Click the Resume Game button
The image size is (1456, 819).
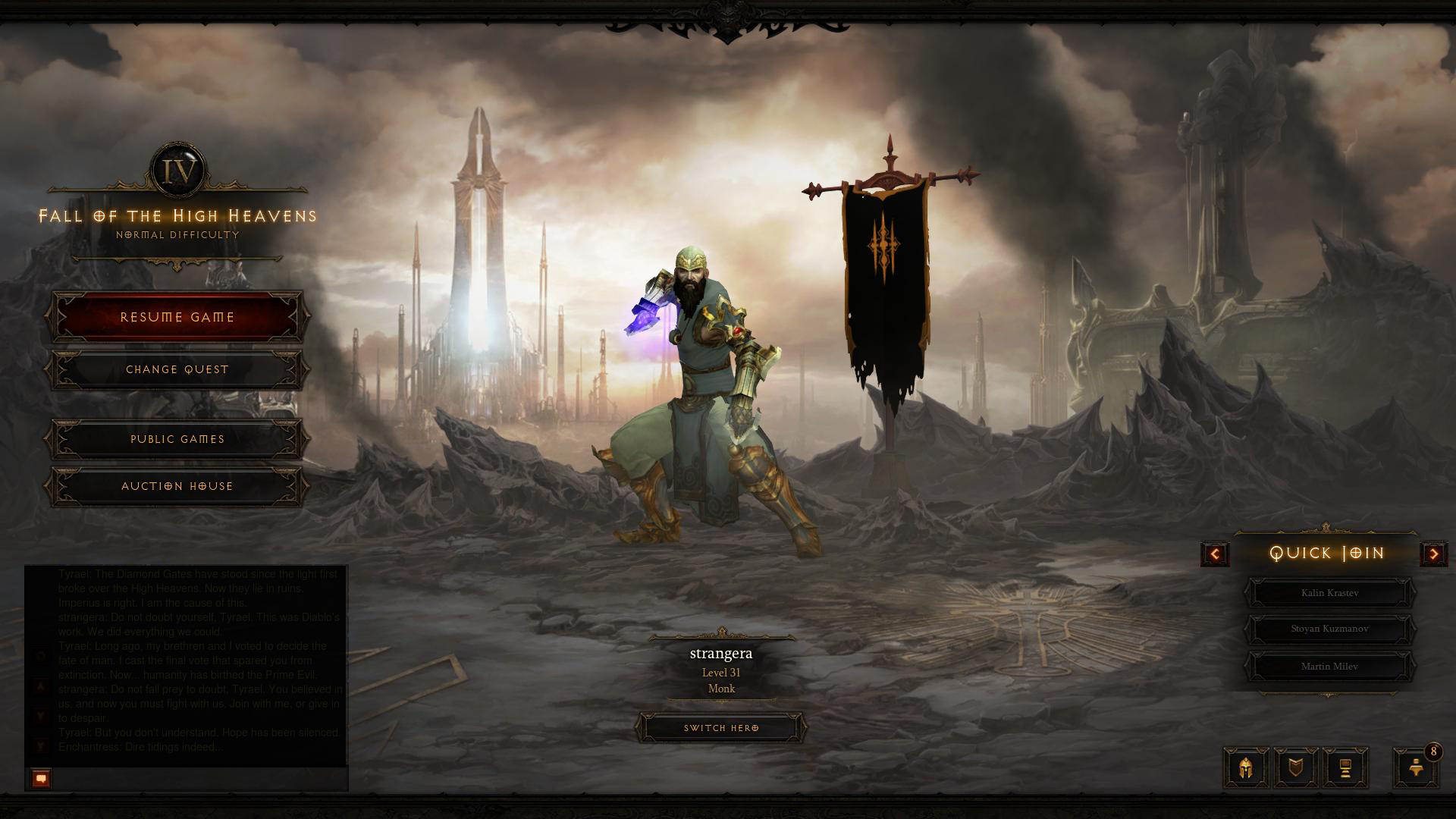[x=177, y=317]
